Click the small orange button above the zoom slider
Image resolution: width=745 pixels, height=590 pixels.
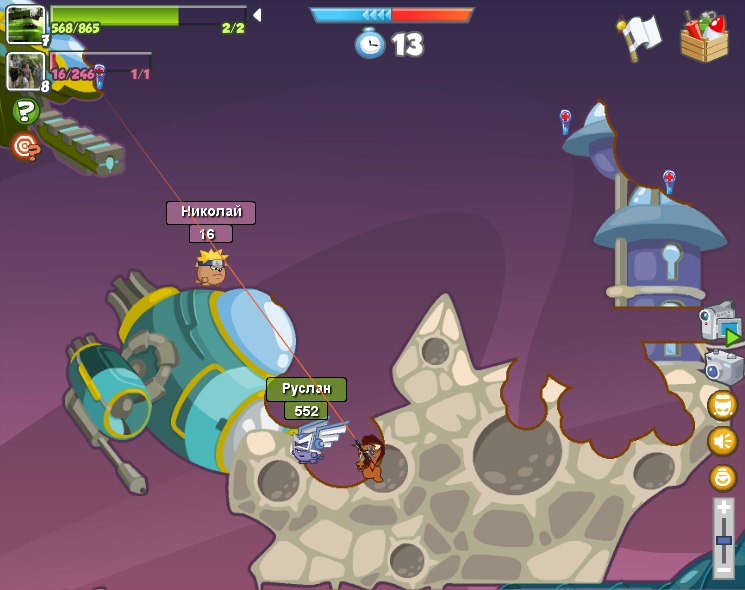coord(722,477)
